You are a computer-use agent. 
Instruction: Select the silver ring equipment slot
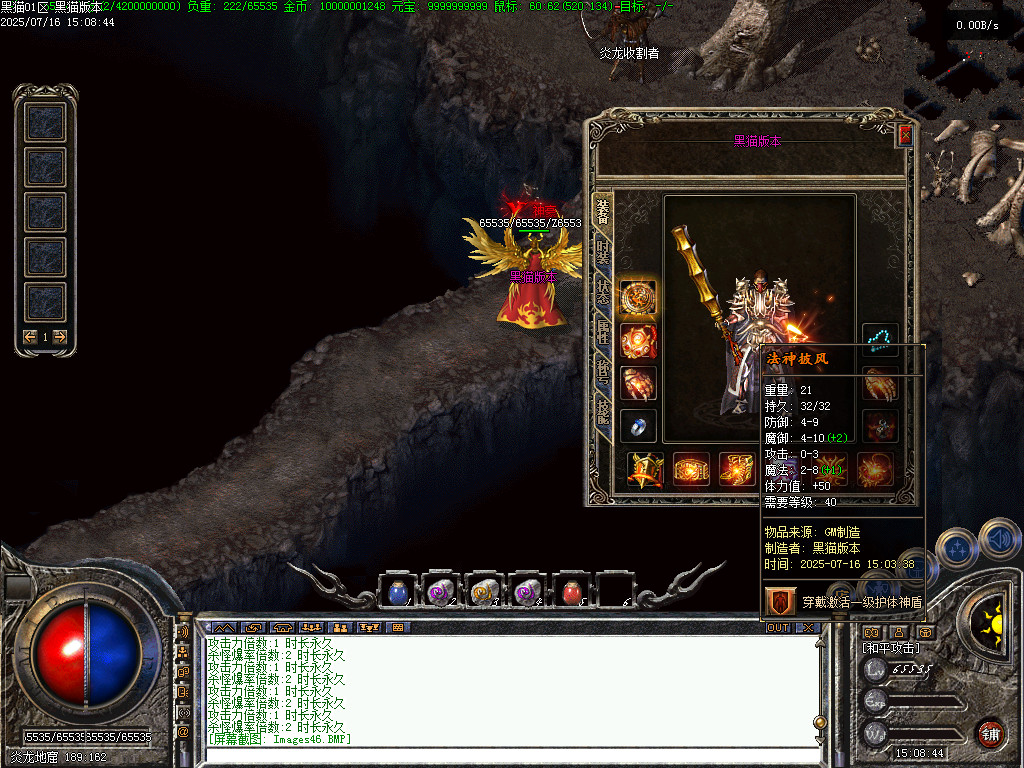638,427
